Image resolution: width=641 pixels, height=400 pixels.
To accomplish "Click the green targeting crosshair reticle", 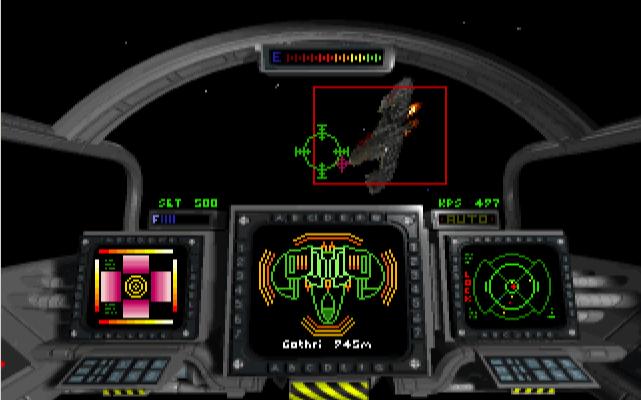I will pos(321,151).
